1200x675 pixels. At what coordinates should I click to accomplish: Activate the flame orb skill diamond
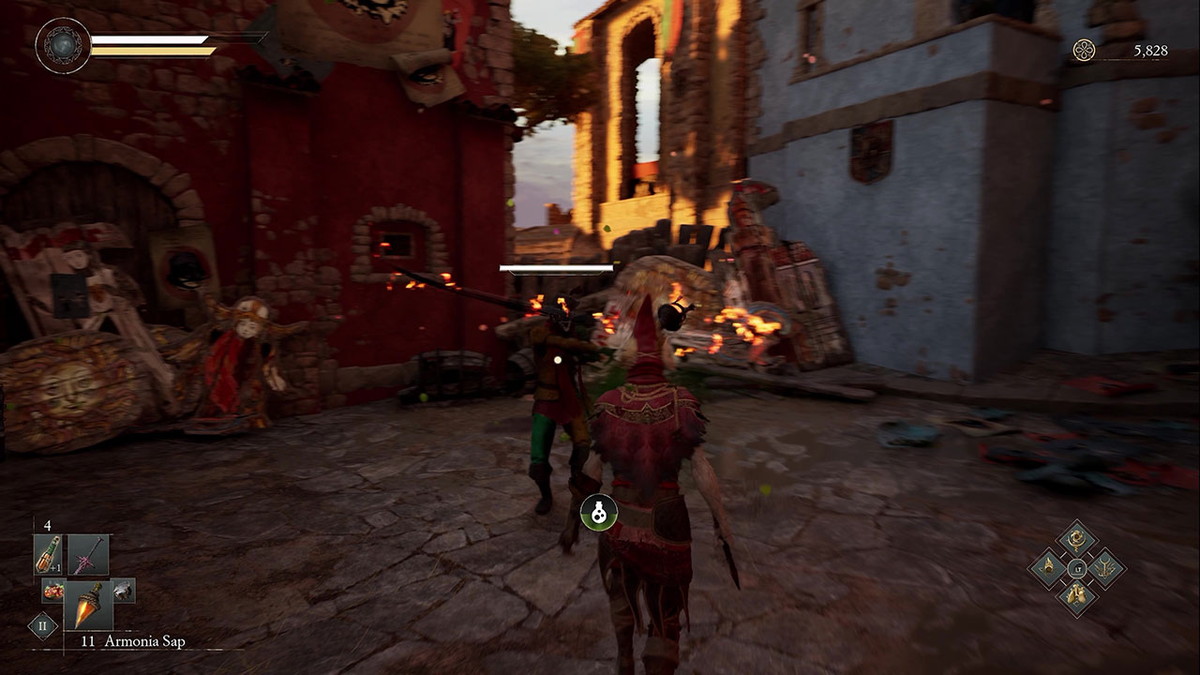tap(1049, 568)
